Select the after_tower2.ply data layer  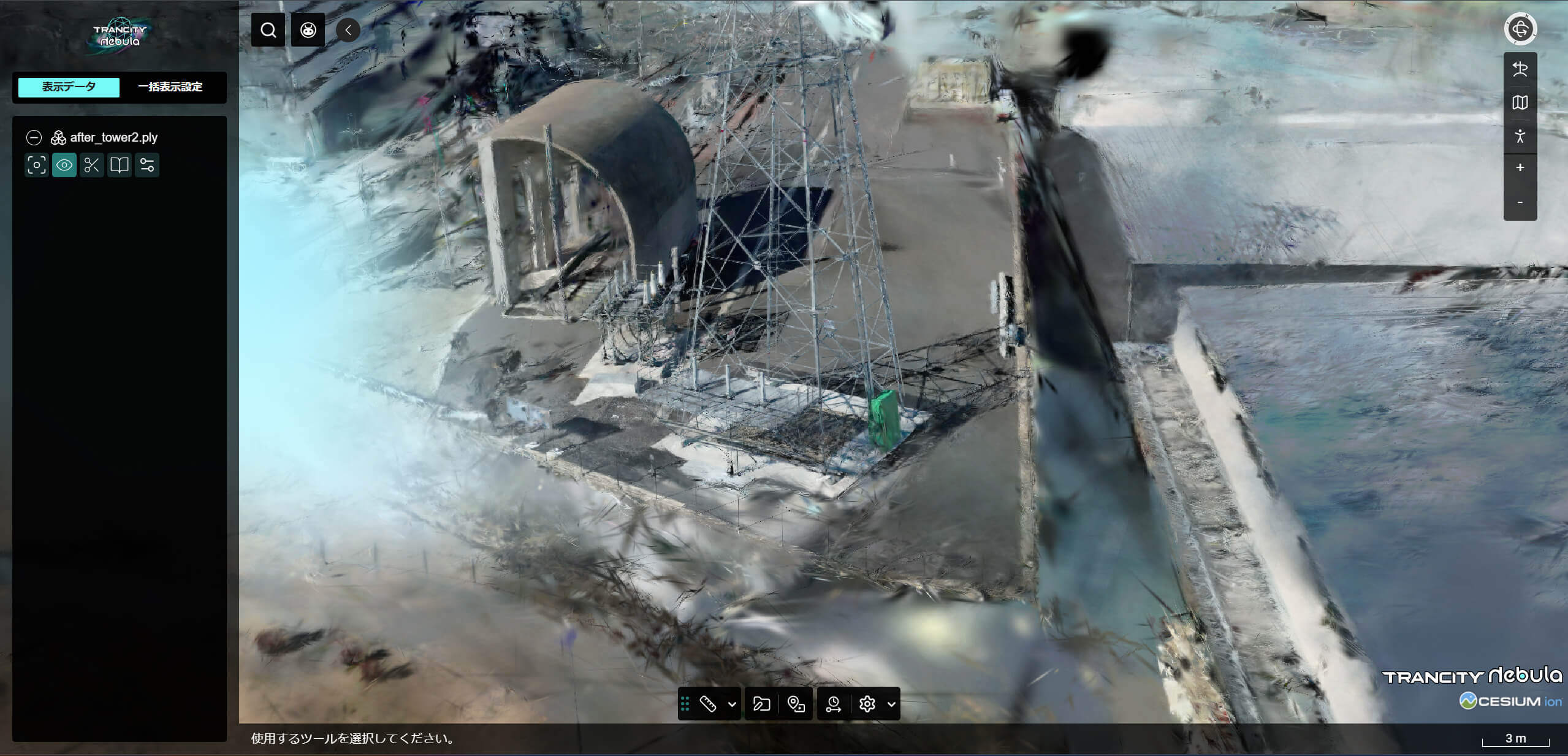113,137
